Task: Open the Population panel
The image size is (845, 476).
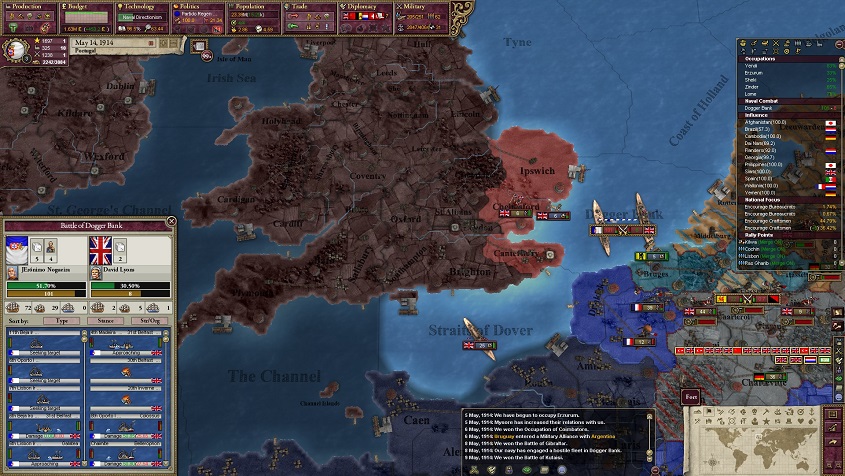Action: (x=252, y=6)
